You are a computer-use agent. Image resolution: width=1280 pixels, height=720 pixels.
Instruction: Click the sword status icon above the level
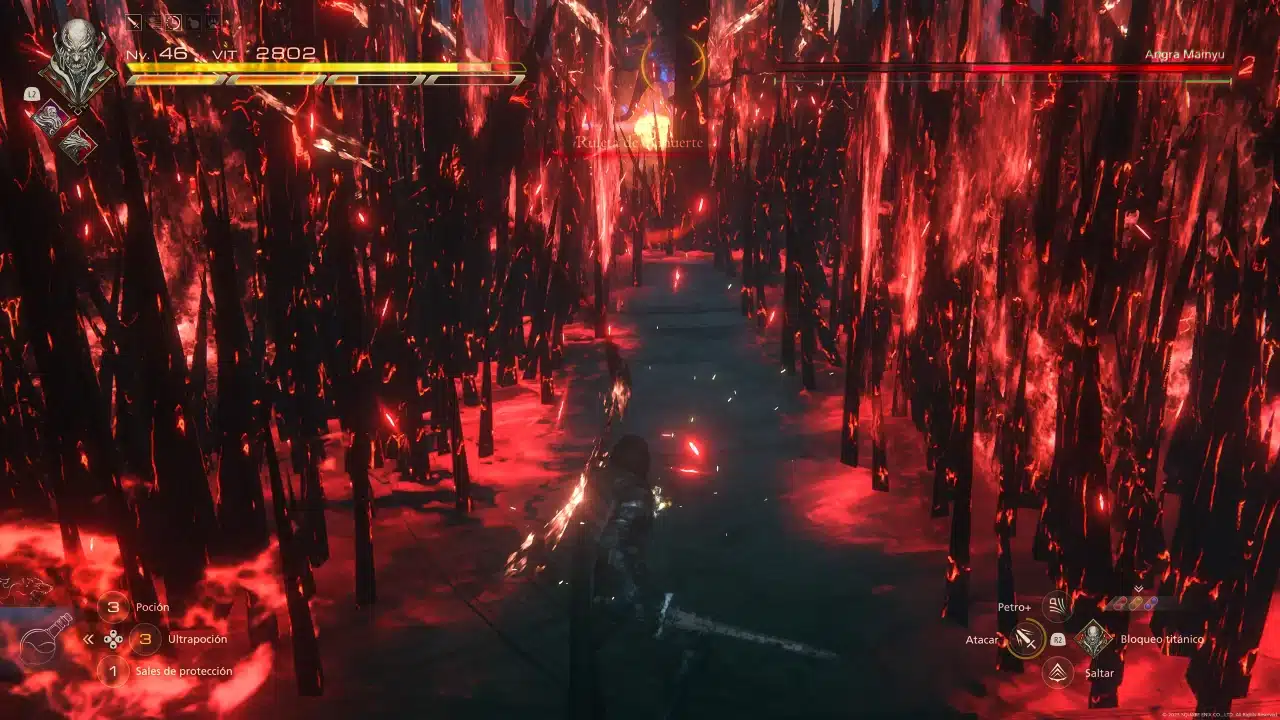click(134, 22)
